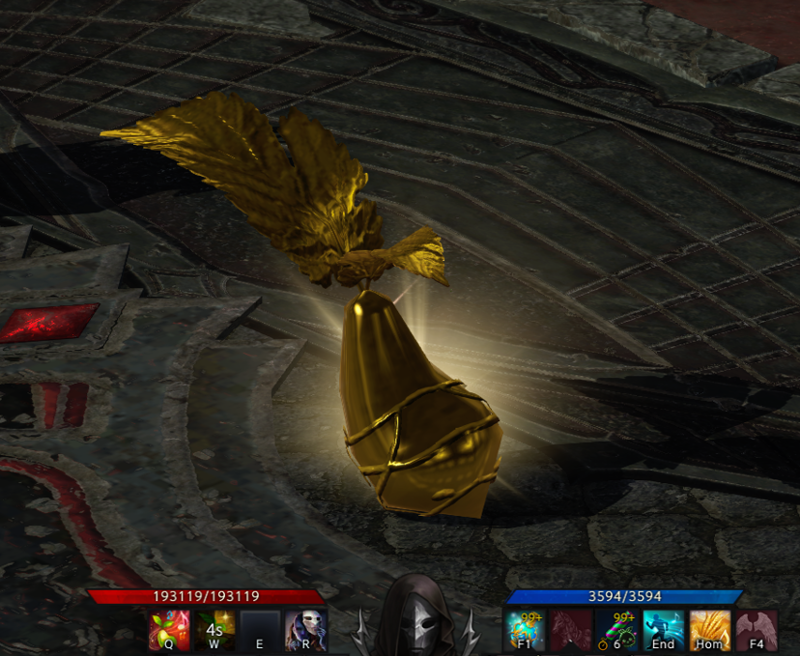Screen dimensions: 800x656
Task: Use the slot 6 item with 99+ stack
Action: (x=617, y=631)
